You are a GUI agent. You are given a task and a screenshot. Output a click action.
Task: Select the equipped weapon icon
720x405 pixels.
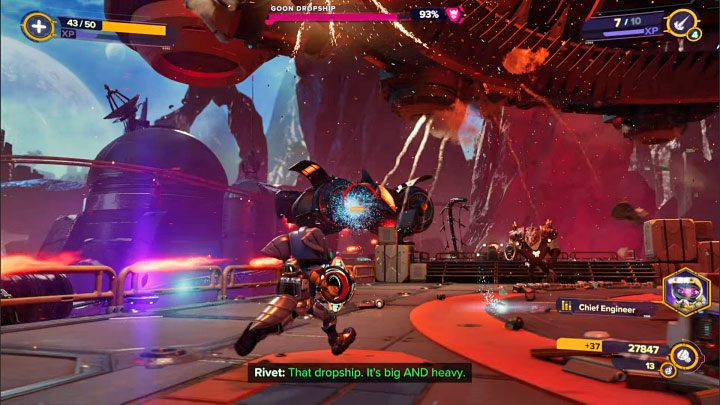point(682,22)
